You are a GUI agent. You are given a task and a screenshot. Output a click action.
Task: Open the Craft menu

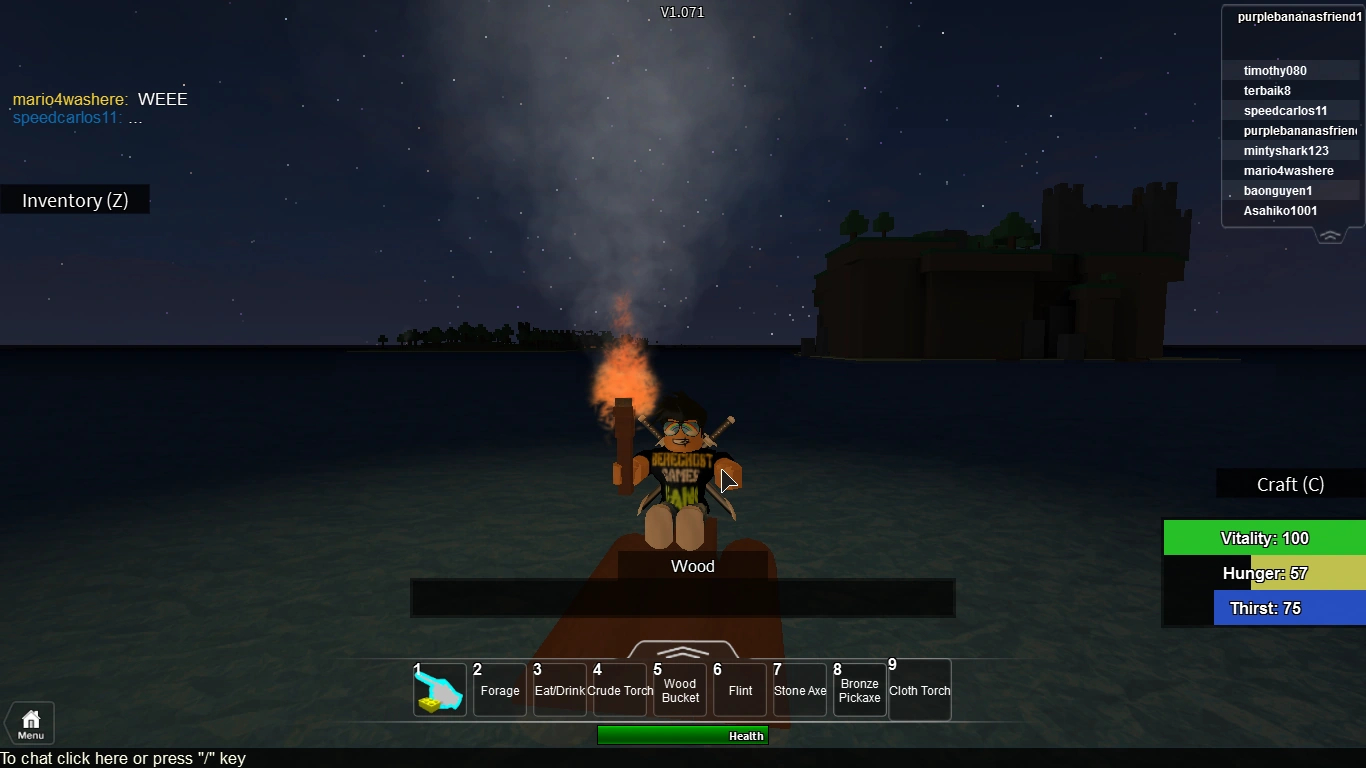point(1290,484)
